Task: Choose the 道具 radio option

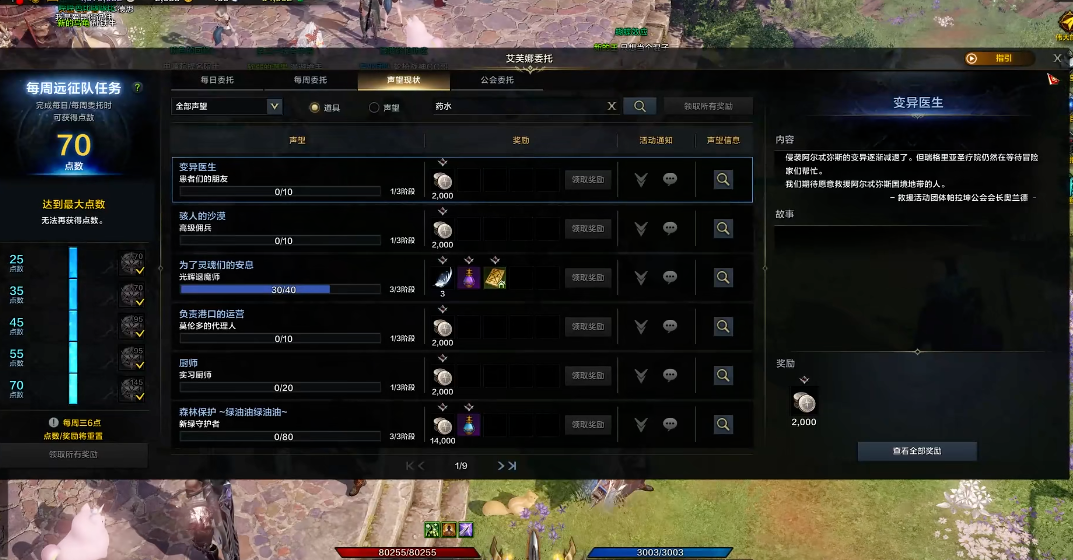Action: (x=314, y=107)
